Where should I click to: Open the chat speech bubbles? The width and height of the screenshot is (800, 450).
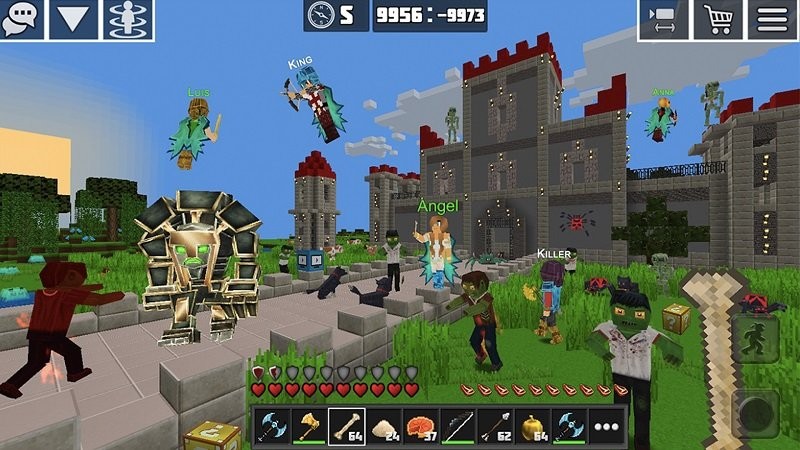click(x=22, y=19)
